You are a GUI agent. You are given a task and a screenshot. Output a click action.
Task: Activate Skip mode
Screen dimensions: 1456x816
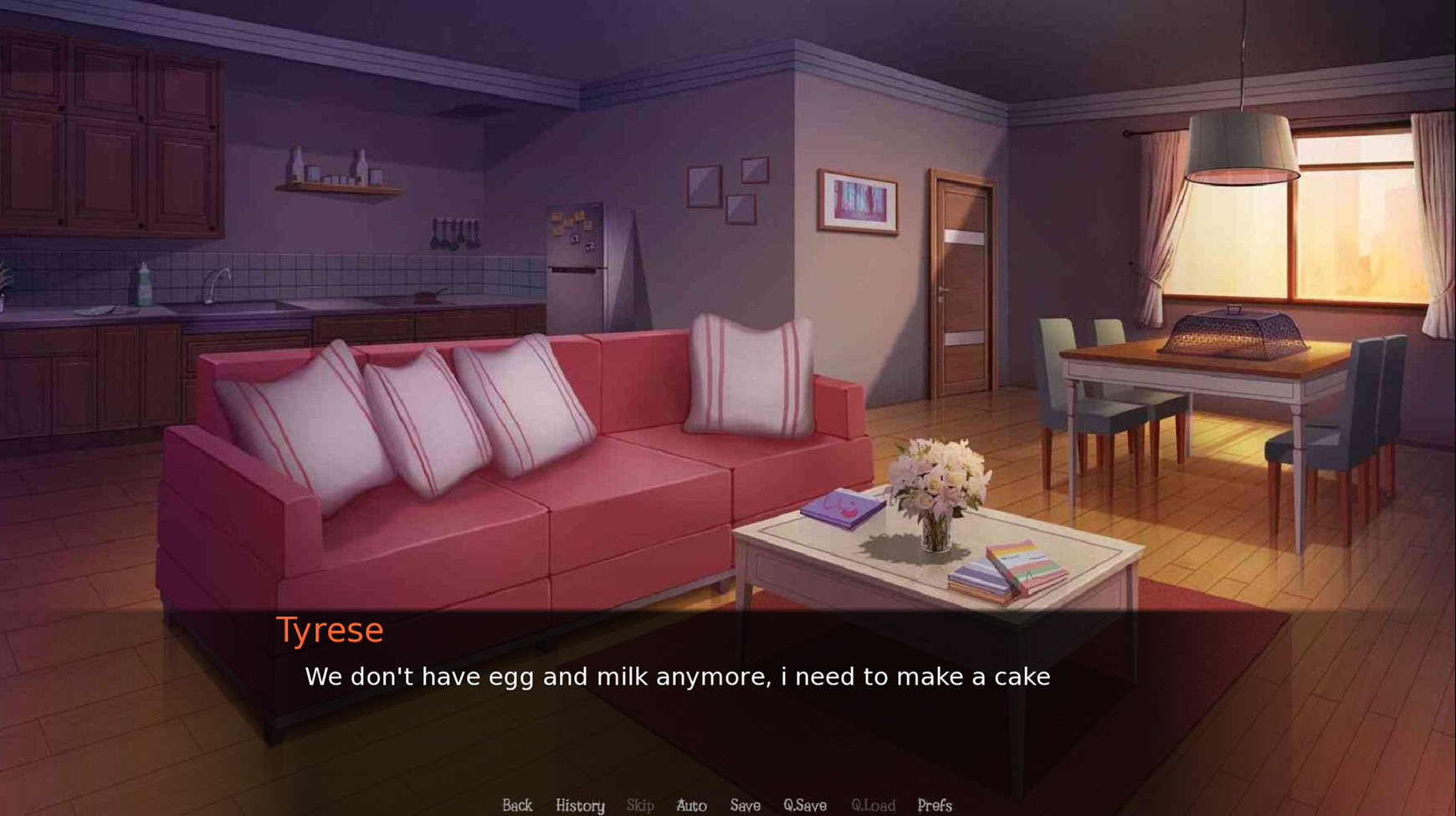click(x=640, y=805)
